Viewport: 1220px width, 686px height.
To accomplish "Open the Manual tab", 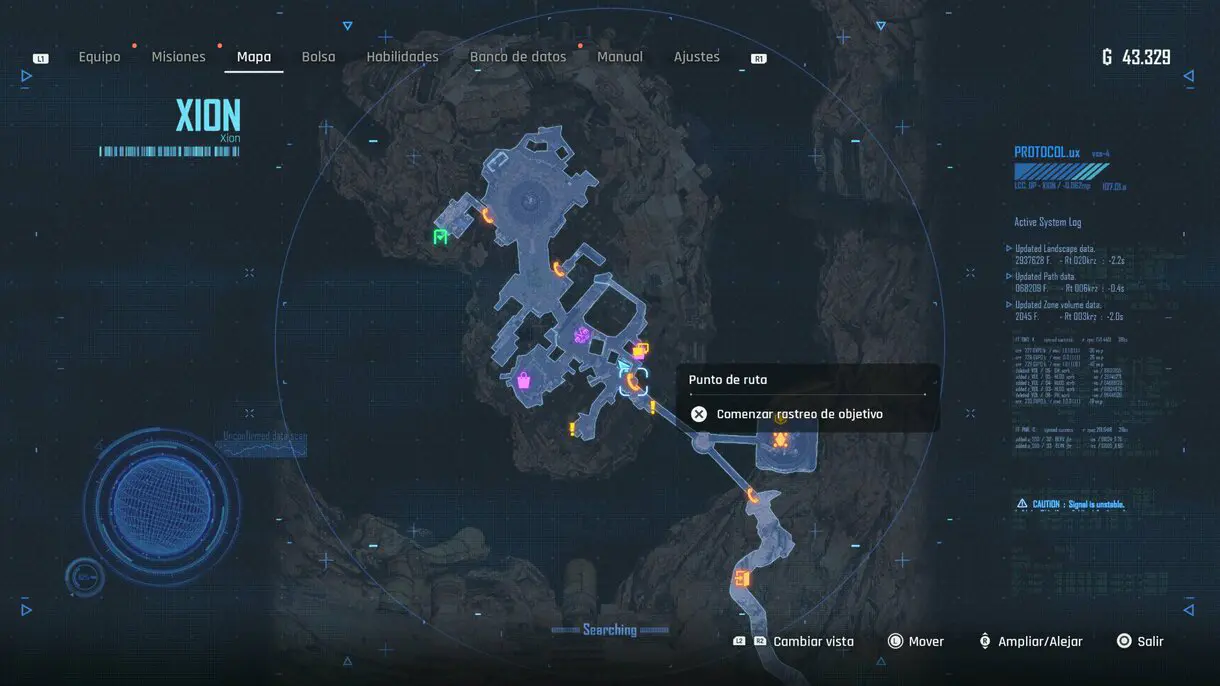I will 620,57.
